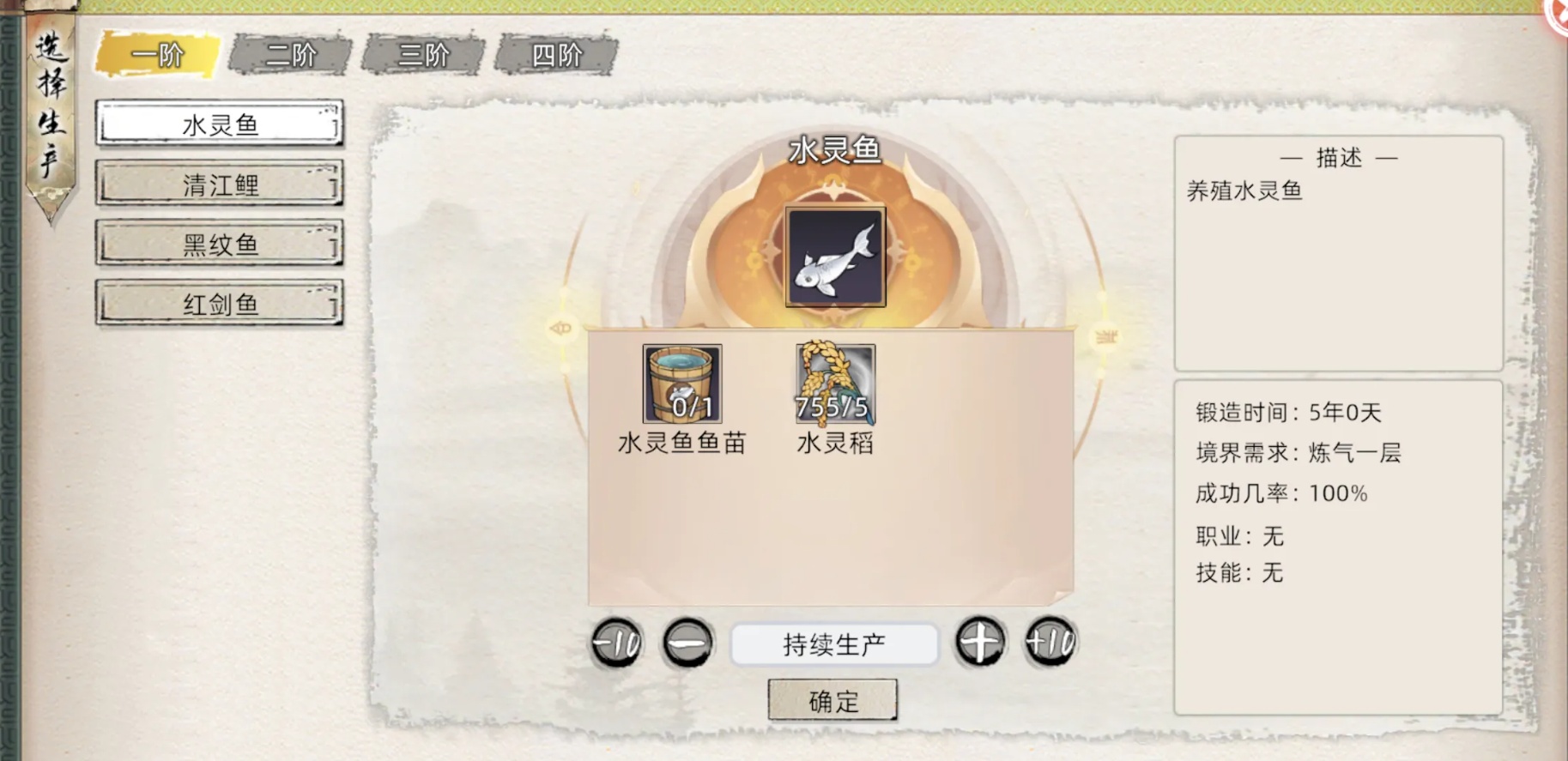Open the 清江鲤 production recipe
The width and height of the screenshot is (1568, 761).
coord(219,184)
